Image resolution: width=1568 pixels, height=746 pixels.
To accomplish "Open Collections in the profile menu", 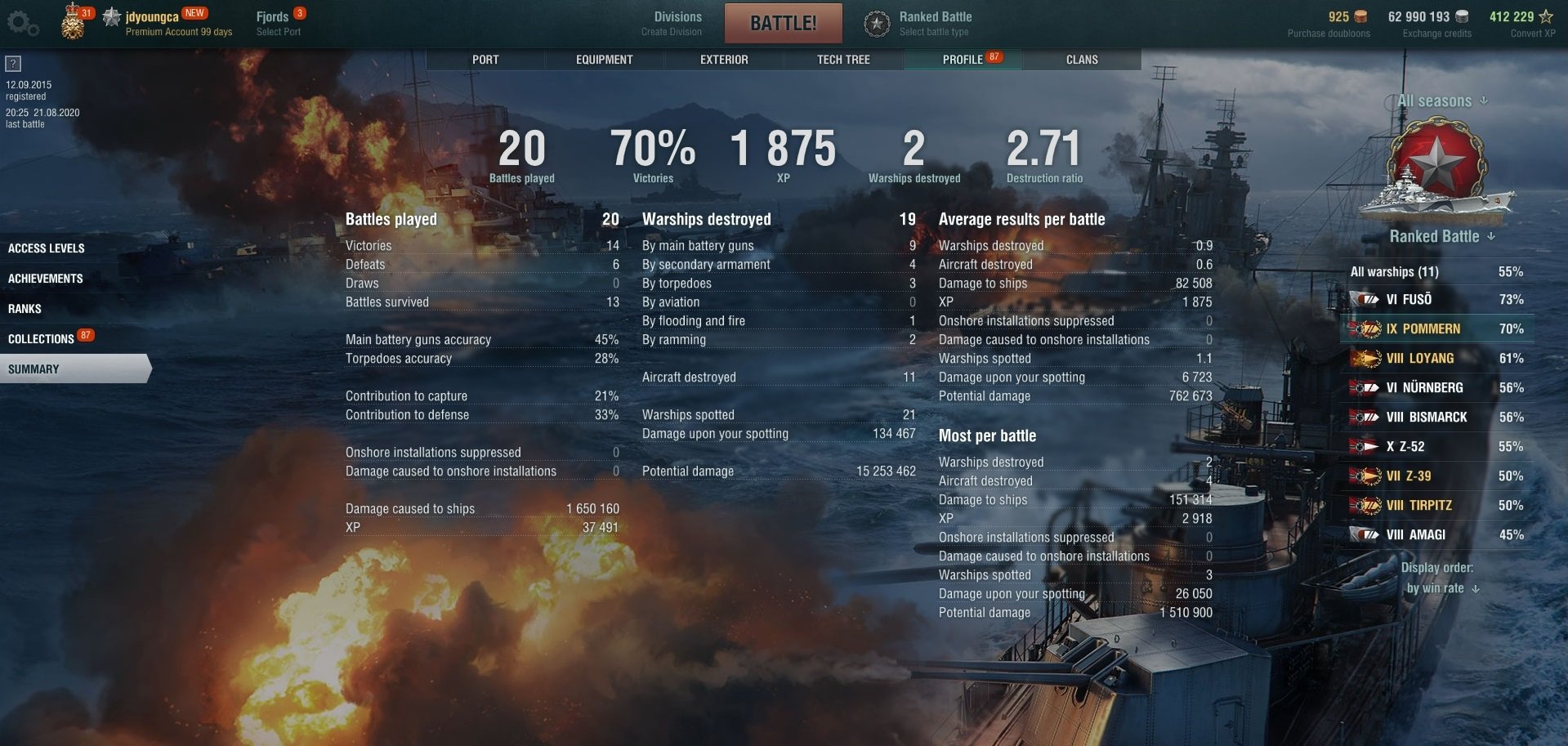I will [41, 339].
